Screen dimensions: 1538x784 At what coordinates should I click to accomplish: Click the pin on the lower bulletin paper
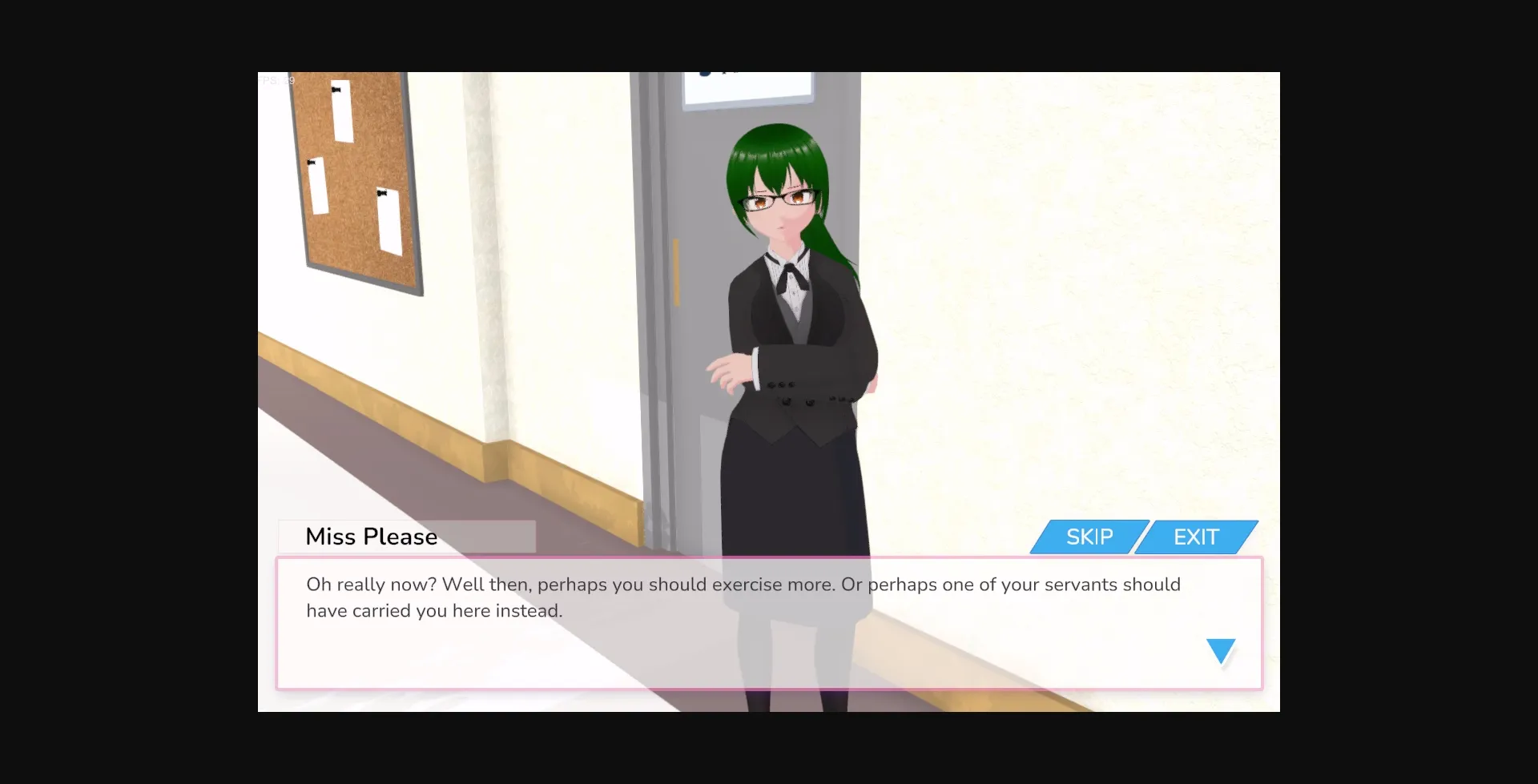pyautogui.click(x=382, y=193)
